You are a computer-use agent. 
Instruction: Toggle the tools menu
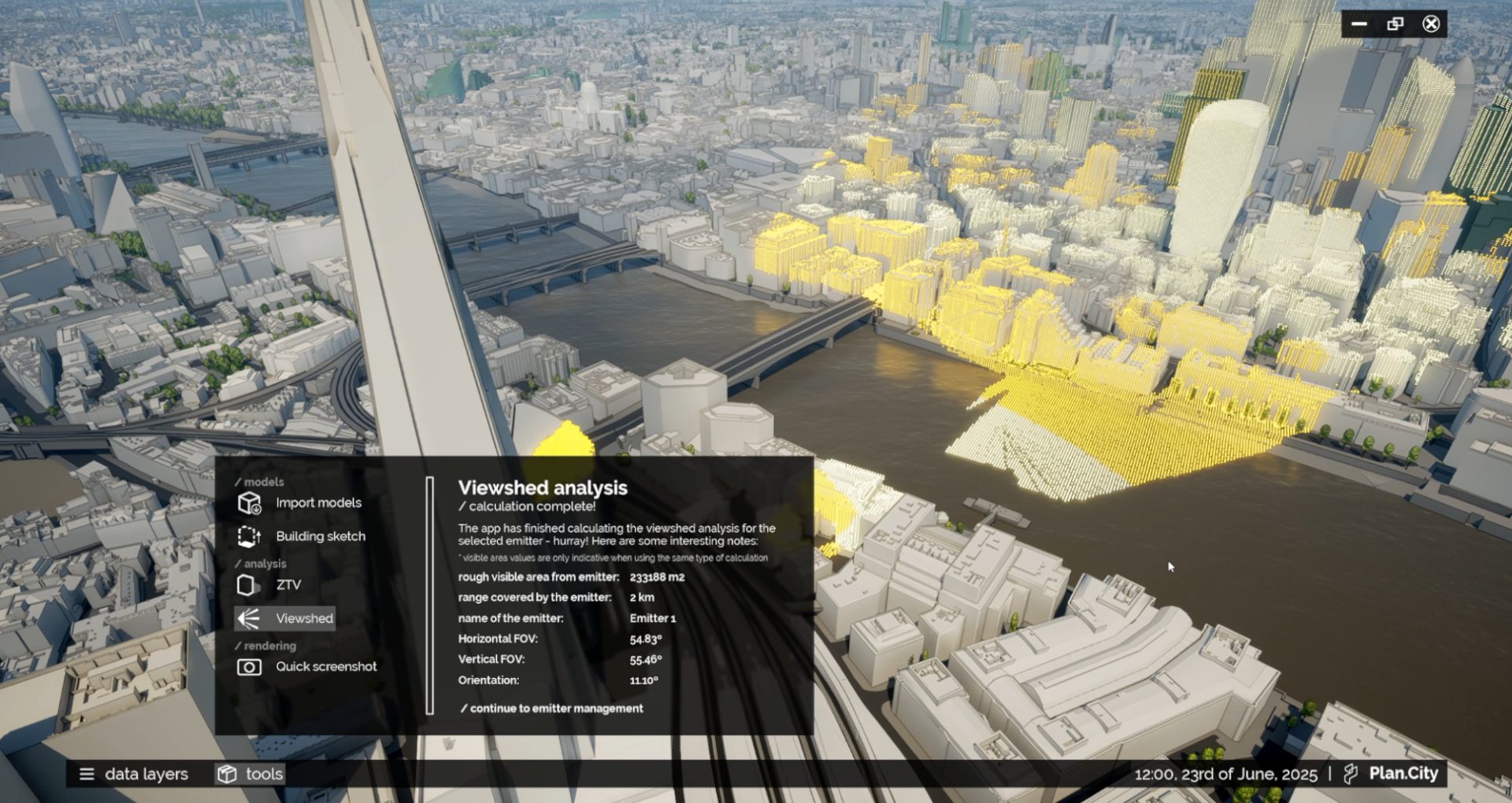[250, 774]
